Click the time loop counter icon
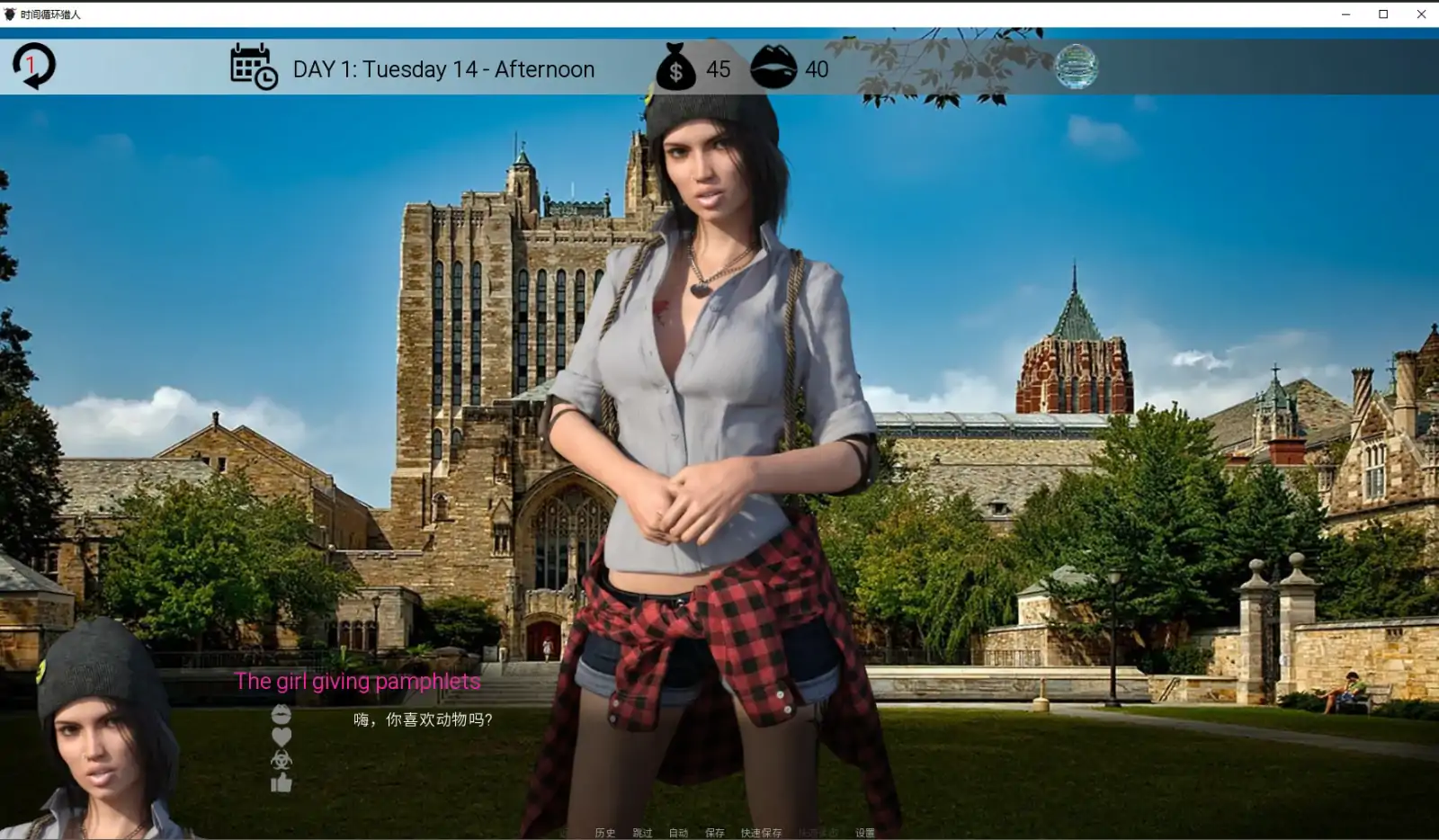The image size is (1439, 840). click(x=34, y=67)
